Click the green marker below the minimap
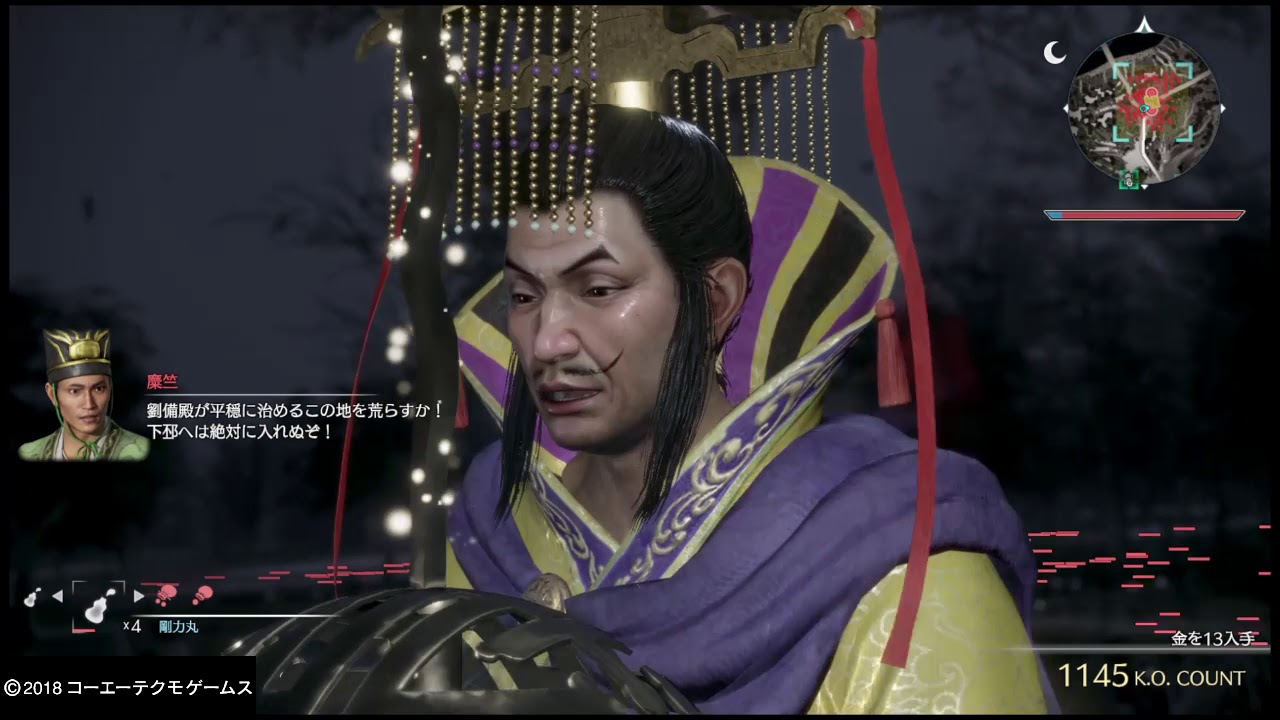Image resolution: width=1280 pixels, height=720 pixels. coord(1129,180)
